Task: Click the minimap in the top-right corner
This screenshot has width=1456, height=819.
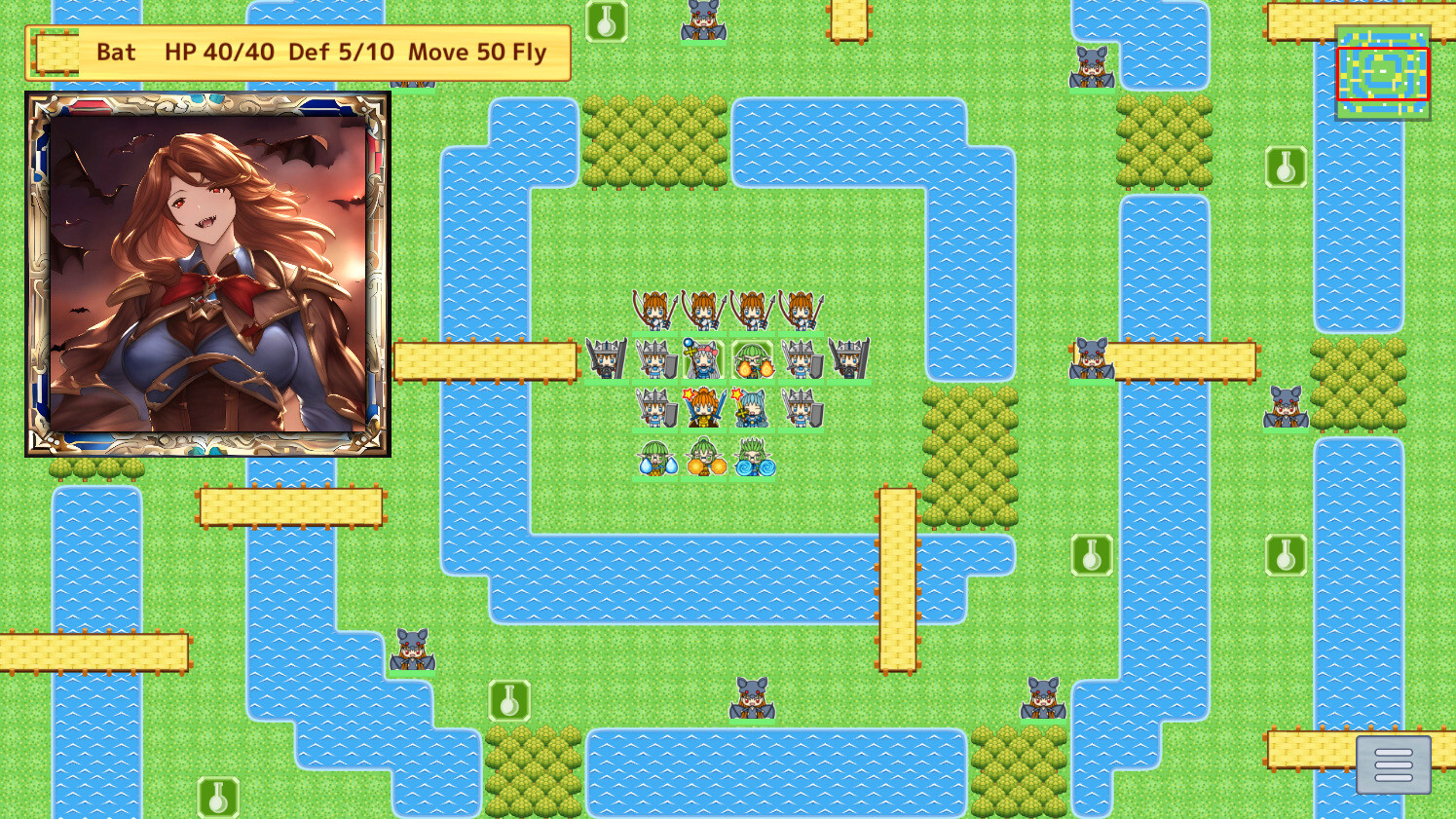Action: [1383, 72]
